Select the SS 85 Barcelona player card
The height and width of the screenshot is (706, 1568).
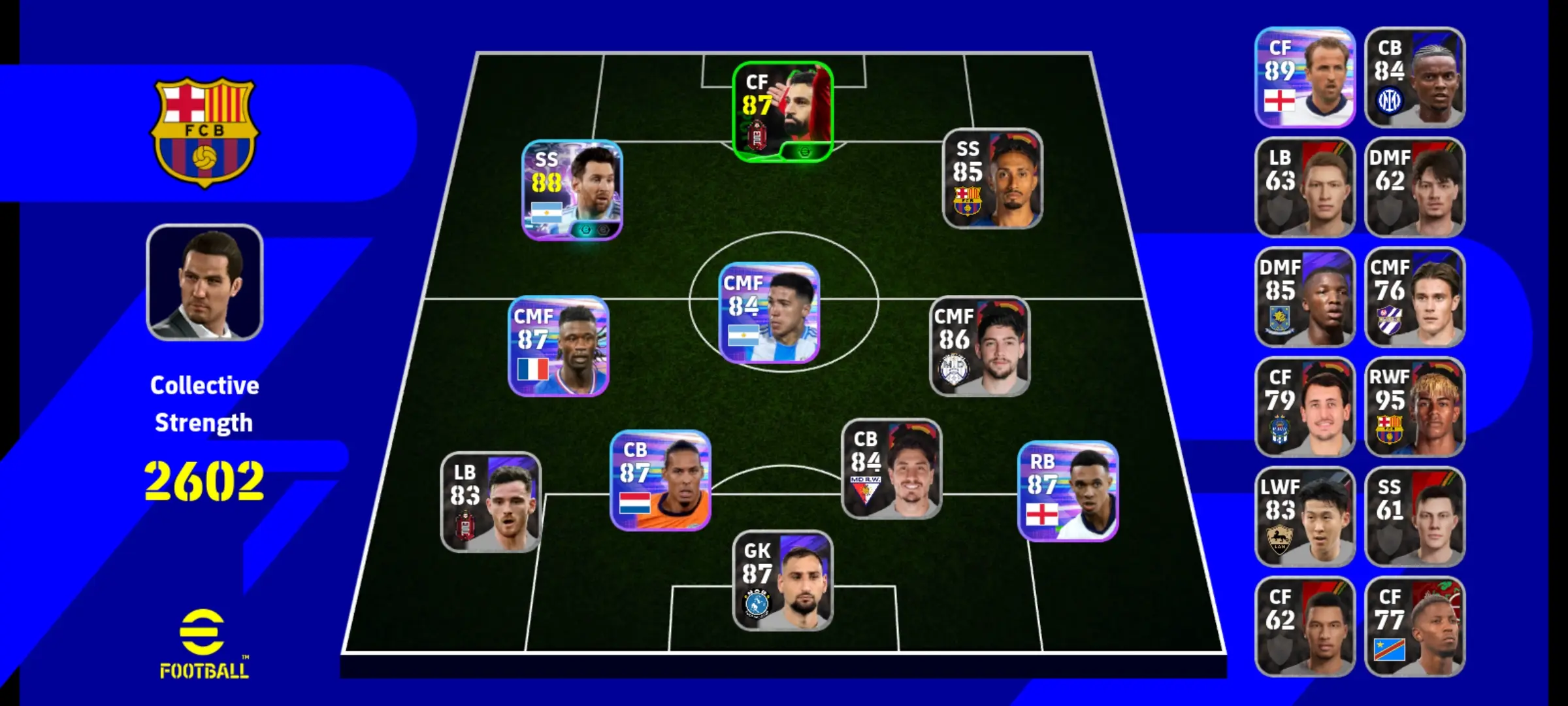pos(992,179)
